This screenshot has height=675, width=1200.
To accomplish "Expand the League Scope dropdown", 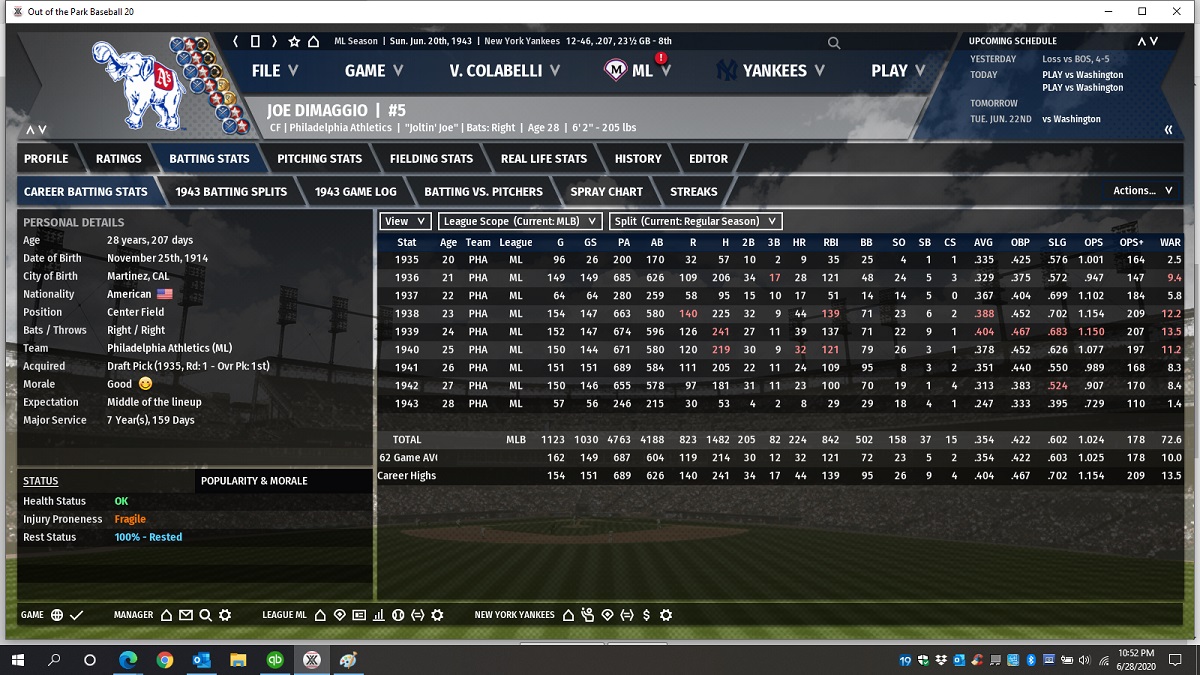I will [521, 221].
